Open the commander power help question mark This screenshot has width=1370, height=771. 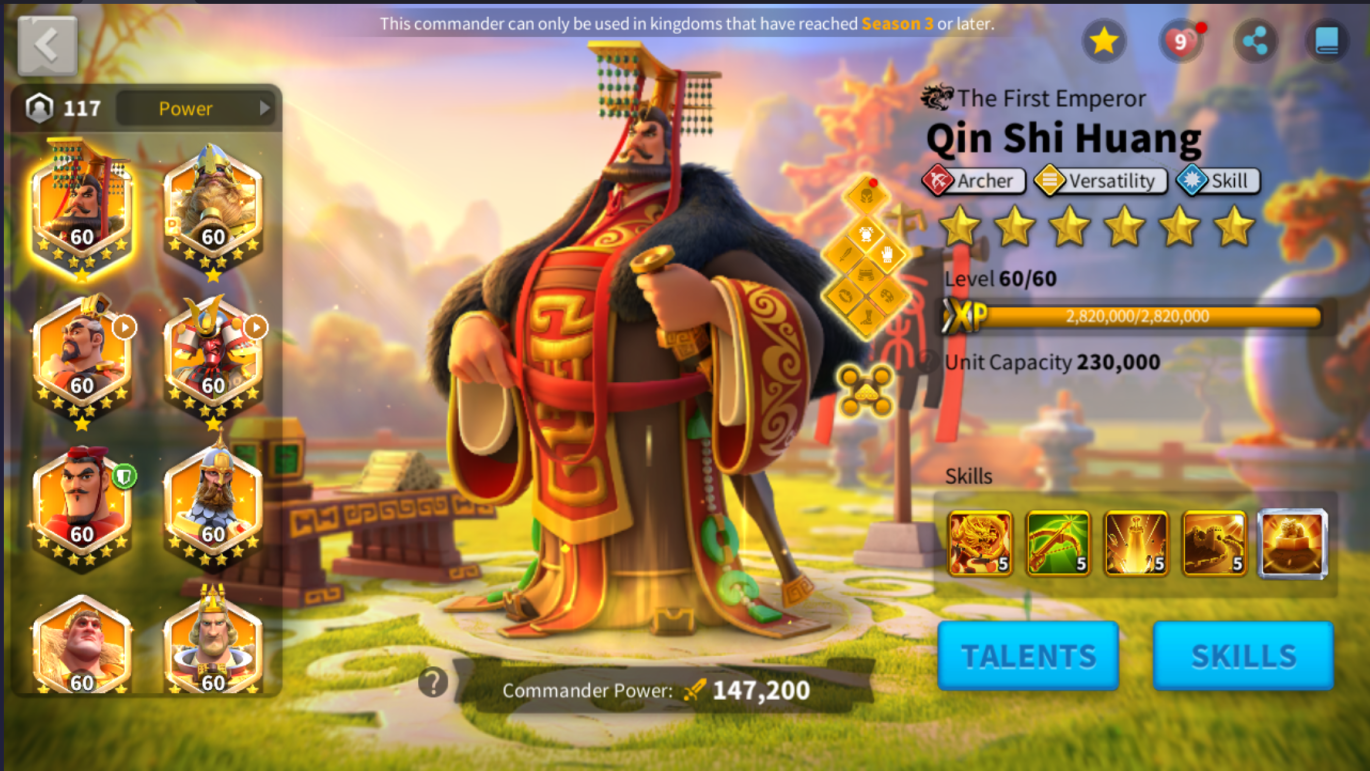[432, 683]
